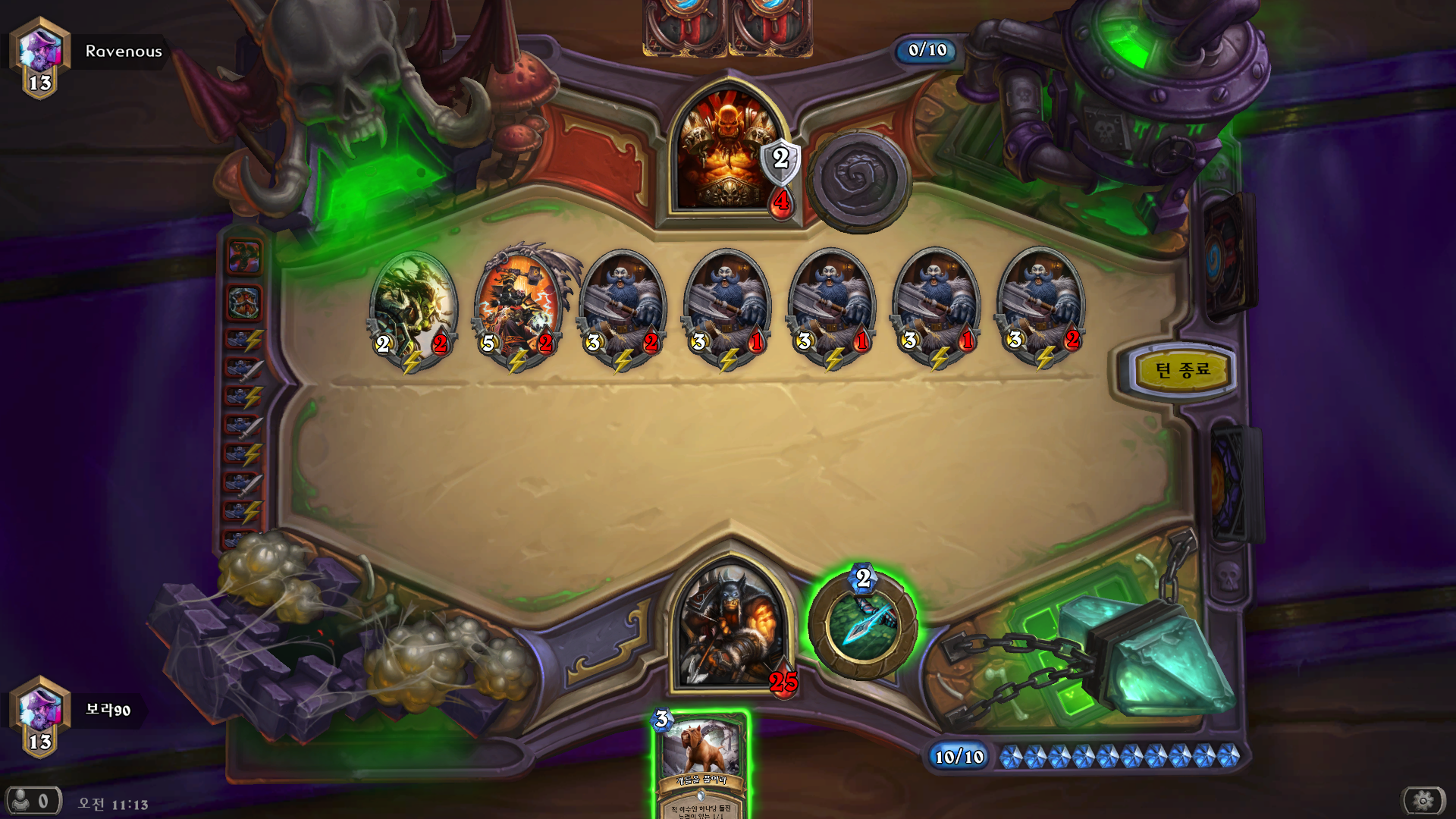
Task: Select the enemy 5/2 minion with dragon frame
Action: [x=519, y=307]
